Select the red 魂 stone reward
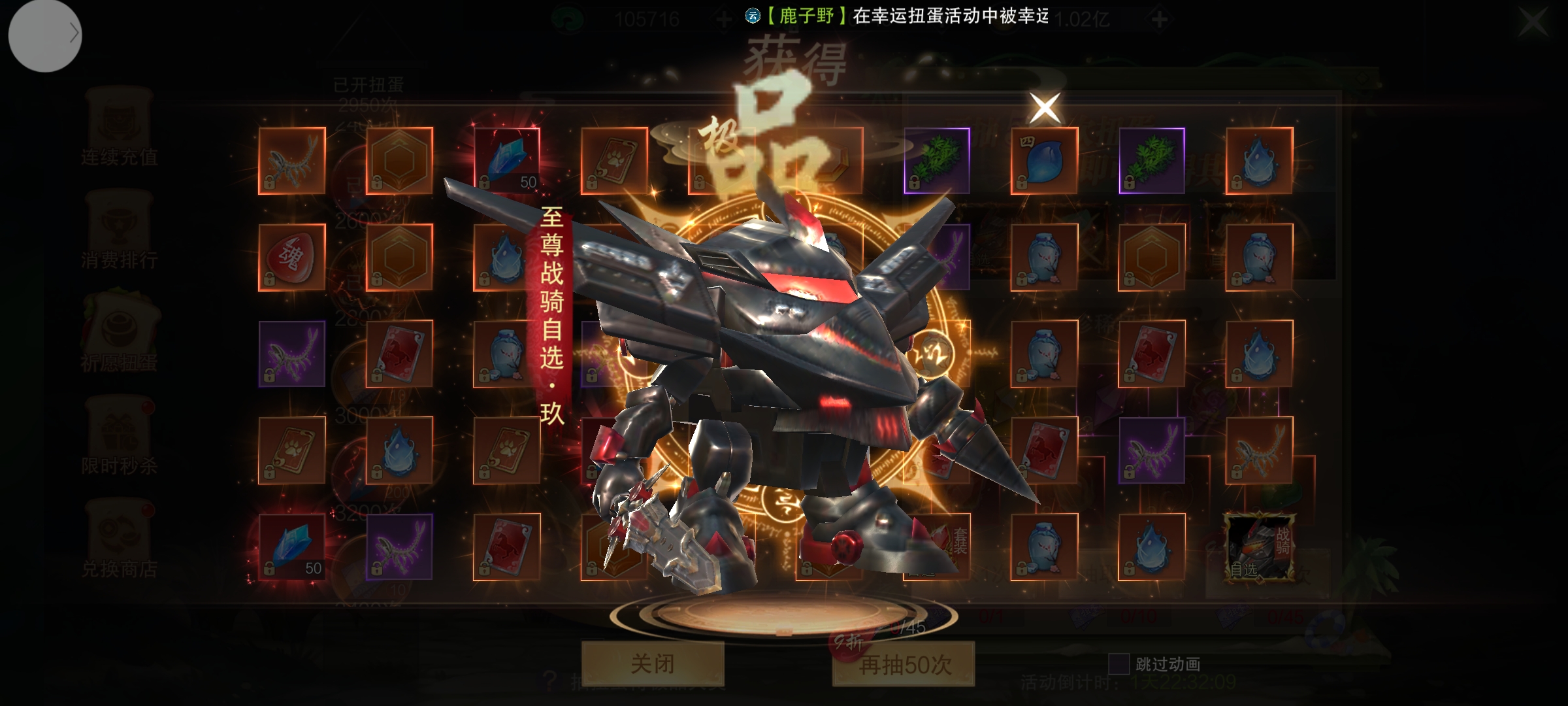Viewport: 1568px width, 706px height. point(291,258)
